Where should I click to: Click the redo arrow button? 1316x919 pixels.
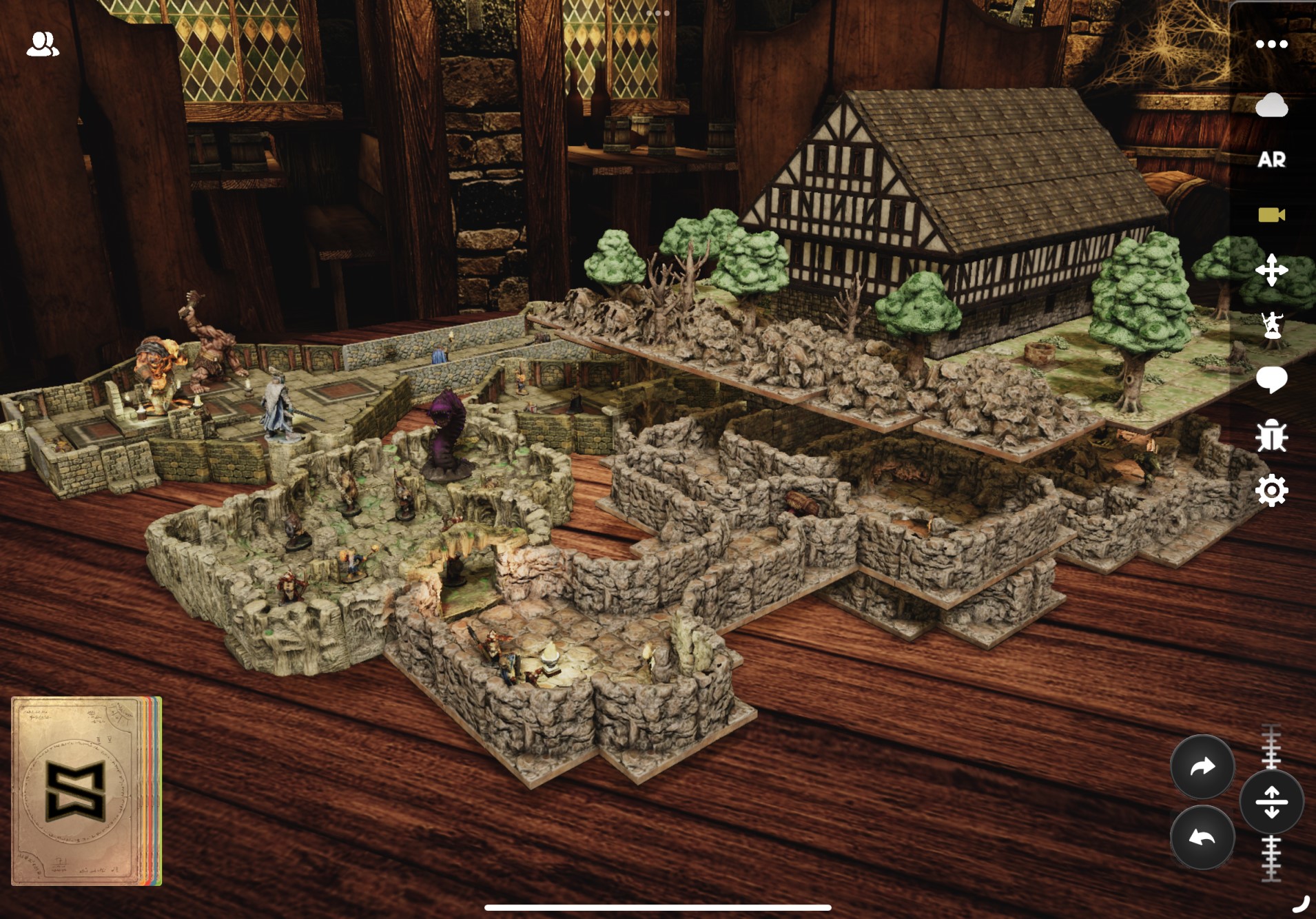click(1202, 767)
